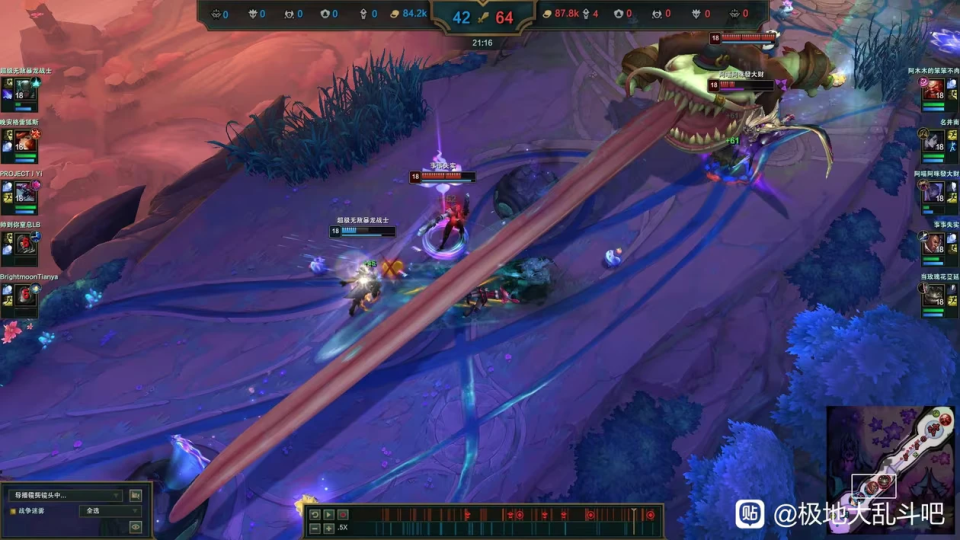The image size is (960, 540).
Task: Click the camera button beside the camera dropdown
Action: 136,495
